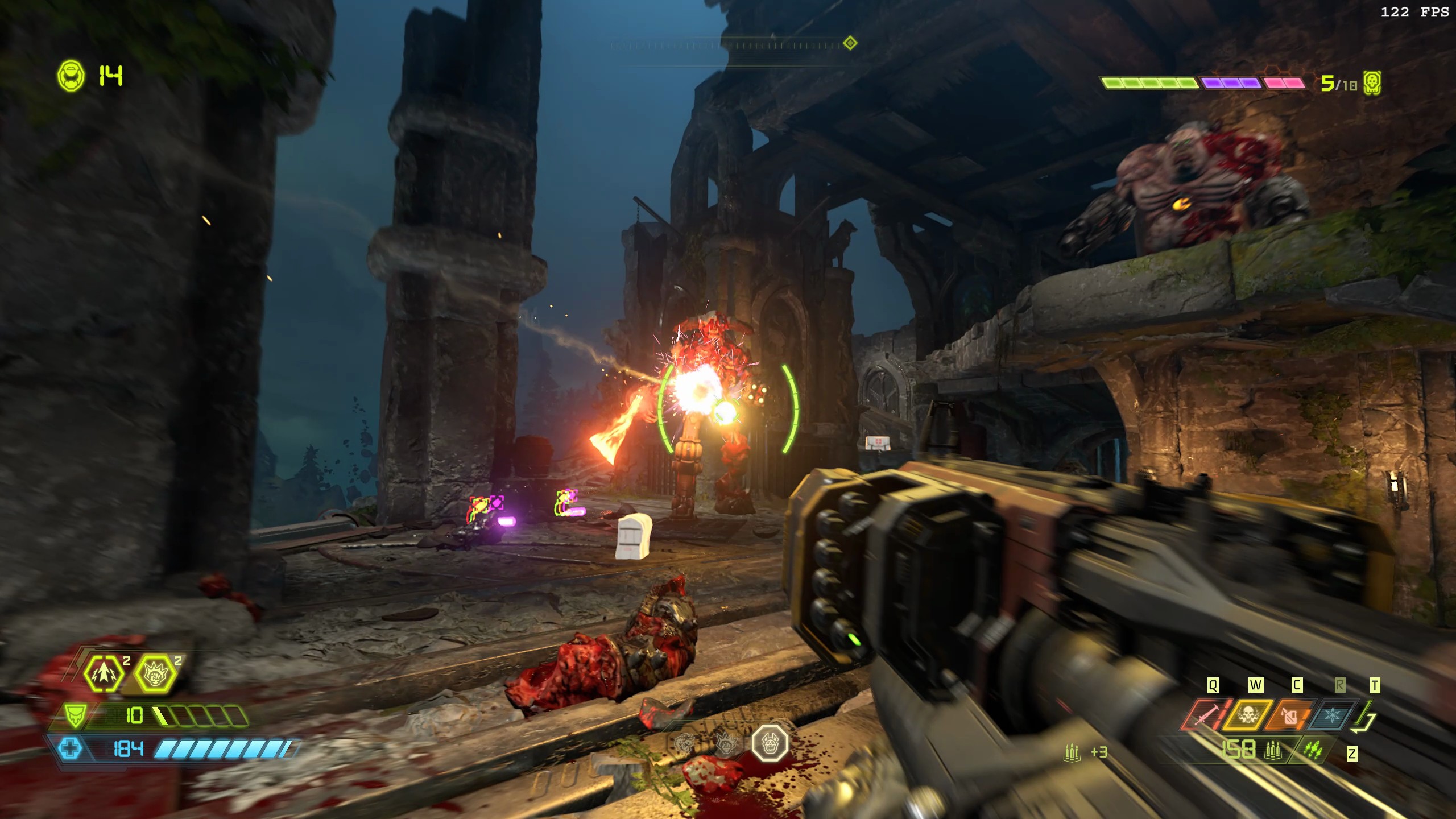This screenshot has width=1456, height=819.
Task: Click the faded blood punch fist icon
Action: point(726,742)
